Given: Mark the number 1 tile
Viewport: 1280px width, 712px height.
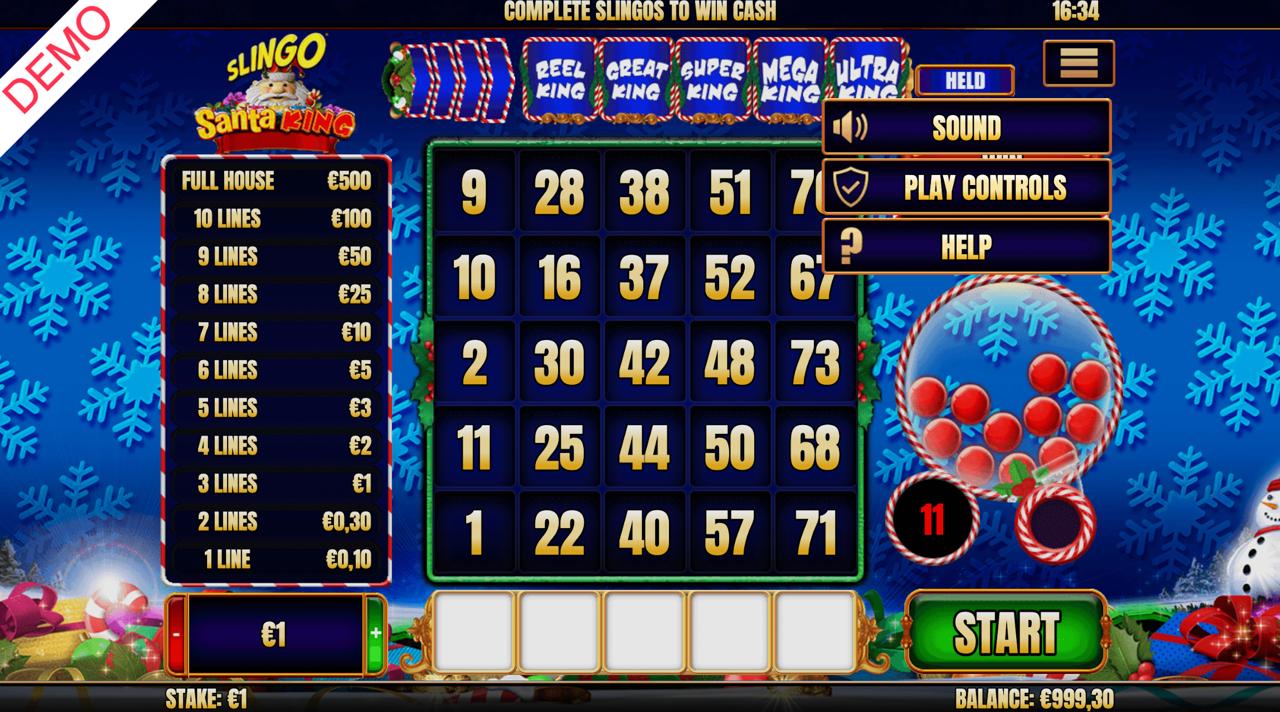Looking at the screenshot, I should 474,535.
